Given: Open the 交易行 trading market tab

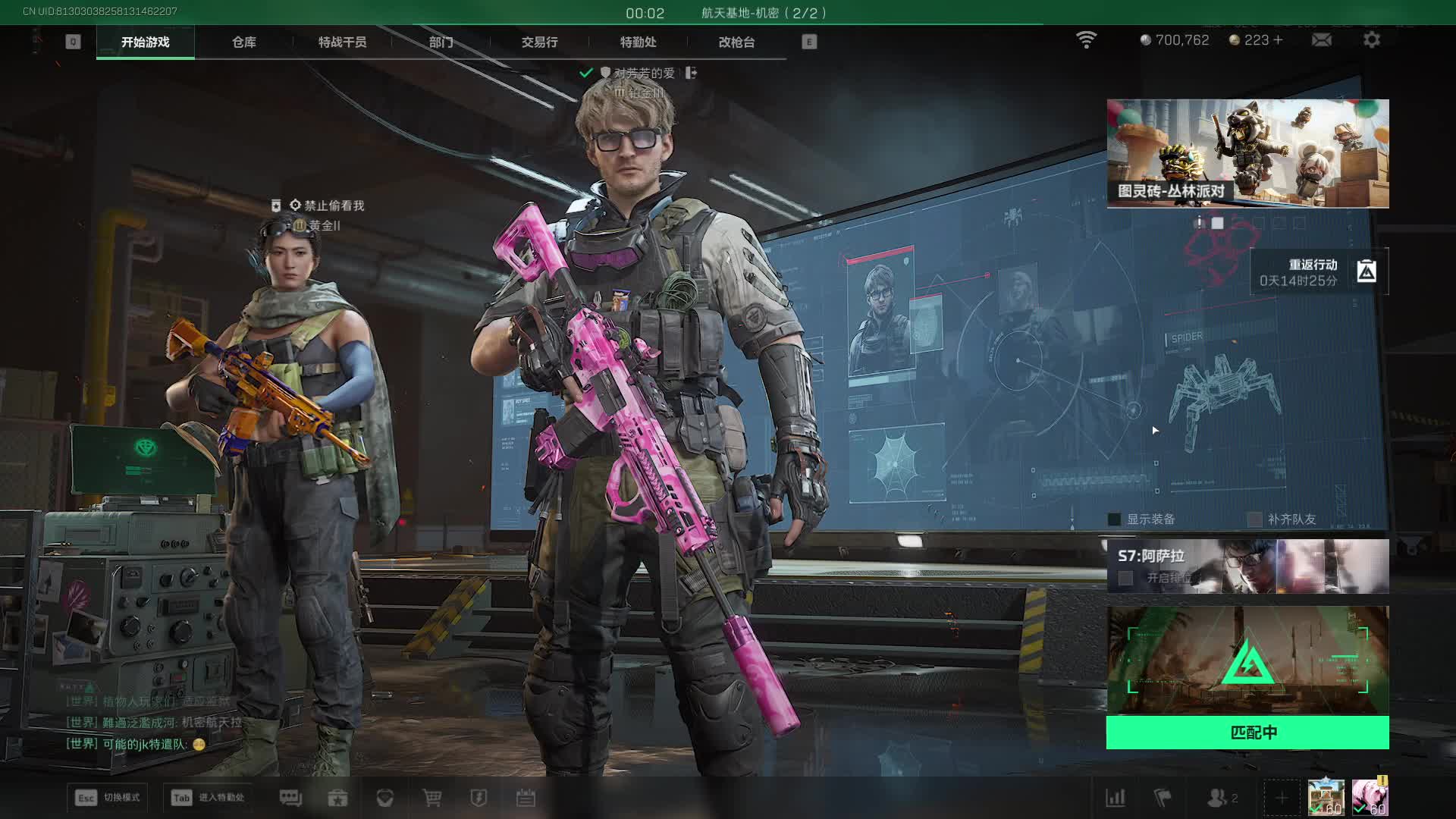Looking at the screenshot, I should [539, 42].
